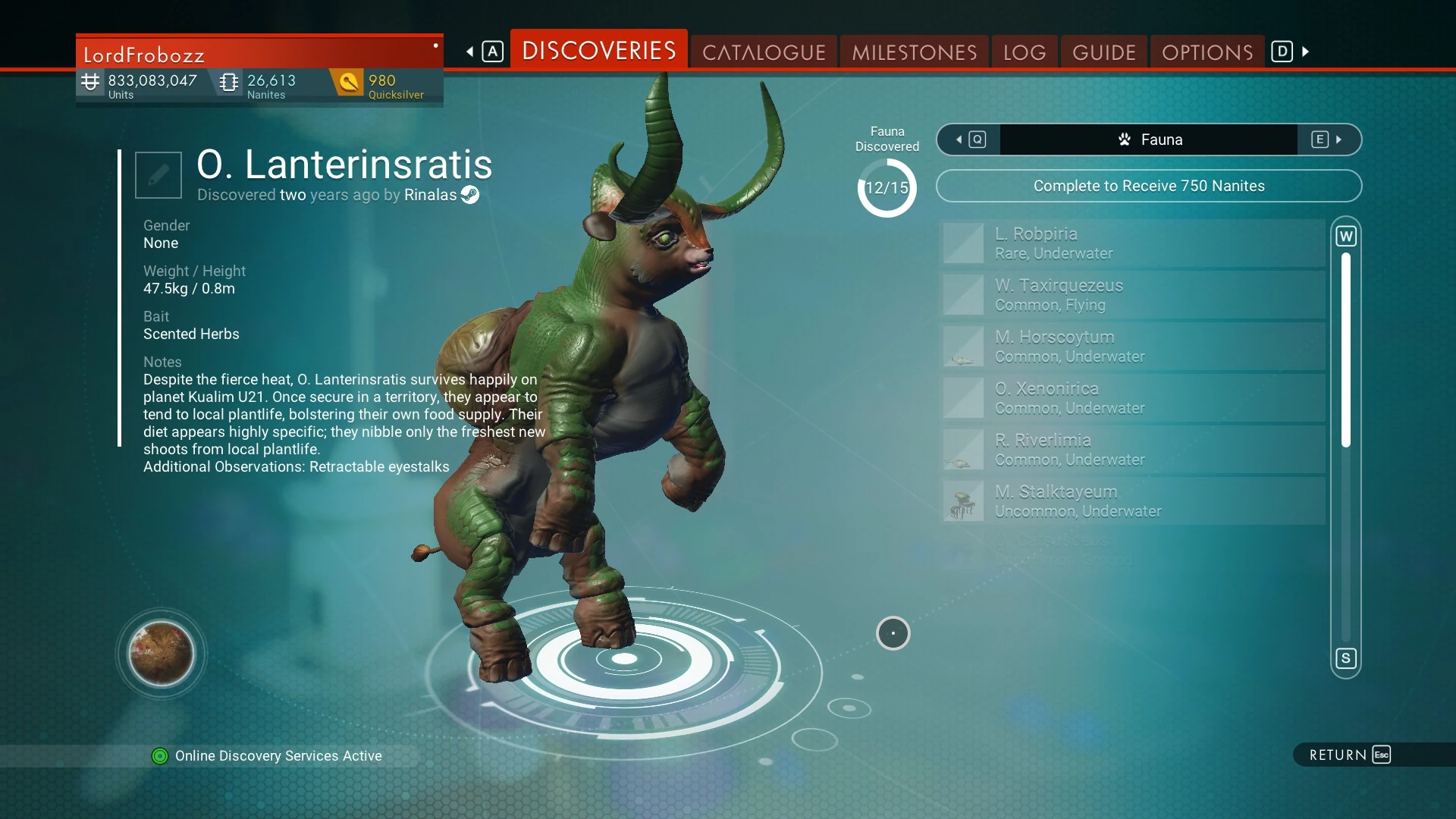This screenshot has width=1456, height=819.
Task: Click the Discoveries tab
Action: 598,51
